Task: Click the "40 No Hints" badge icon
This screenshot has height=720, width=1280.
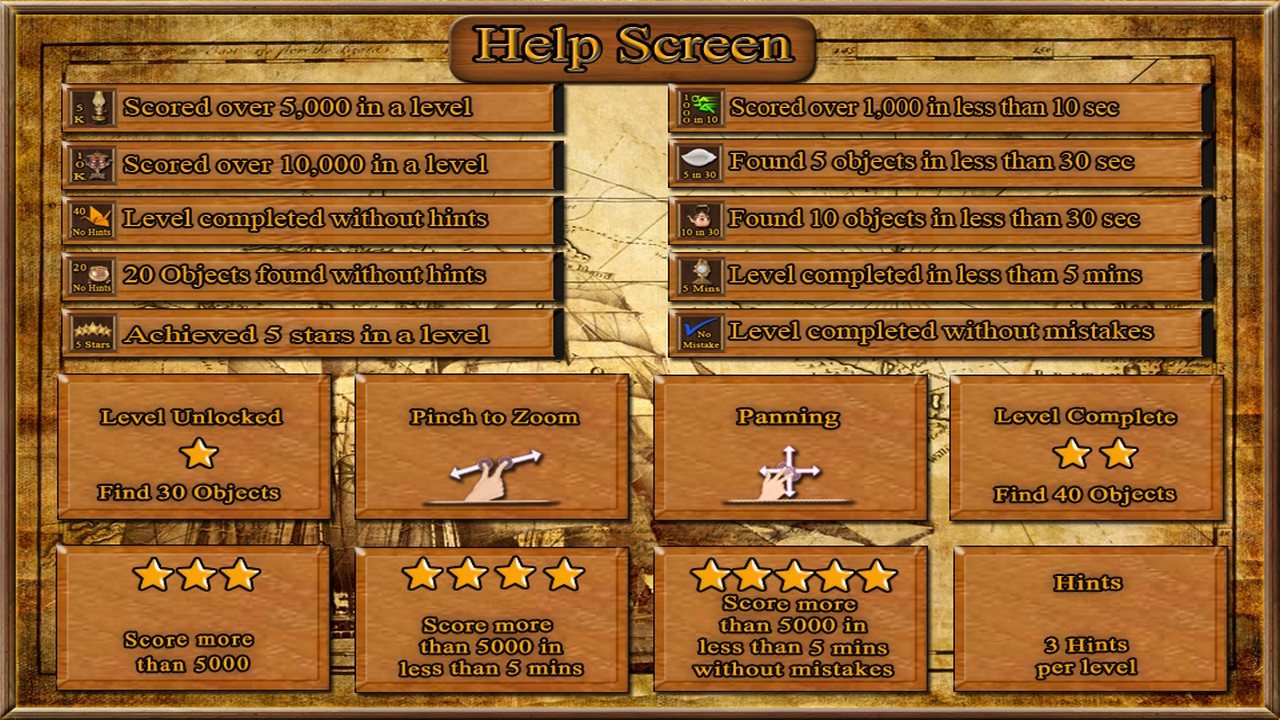Action: tap(91, 220)
